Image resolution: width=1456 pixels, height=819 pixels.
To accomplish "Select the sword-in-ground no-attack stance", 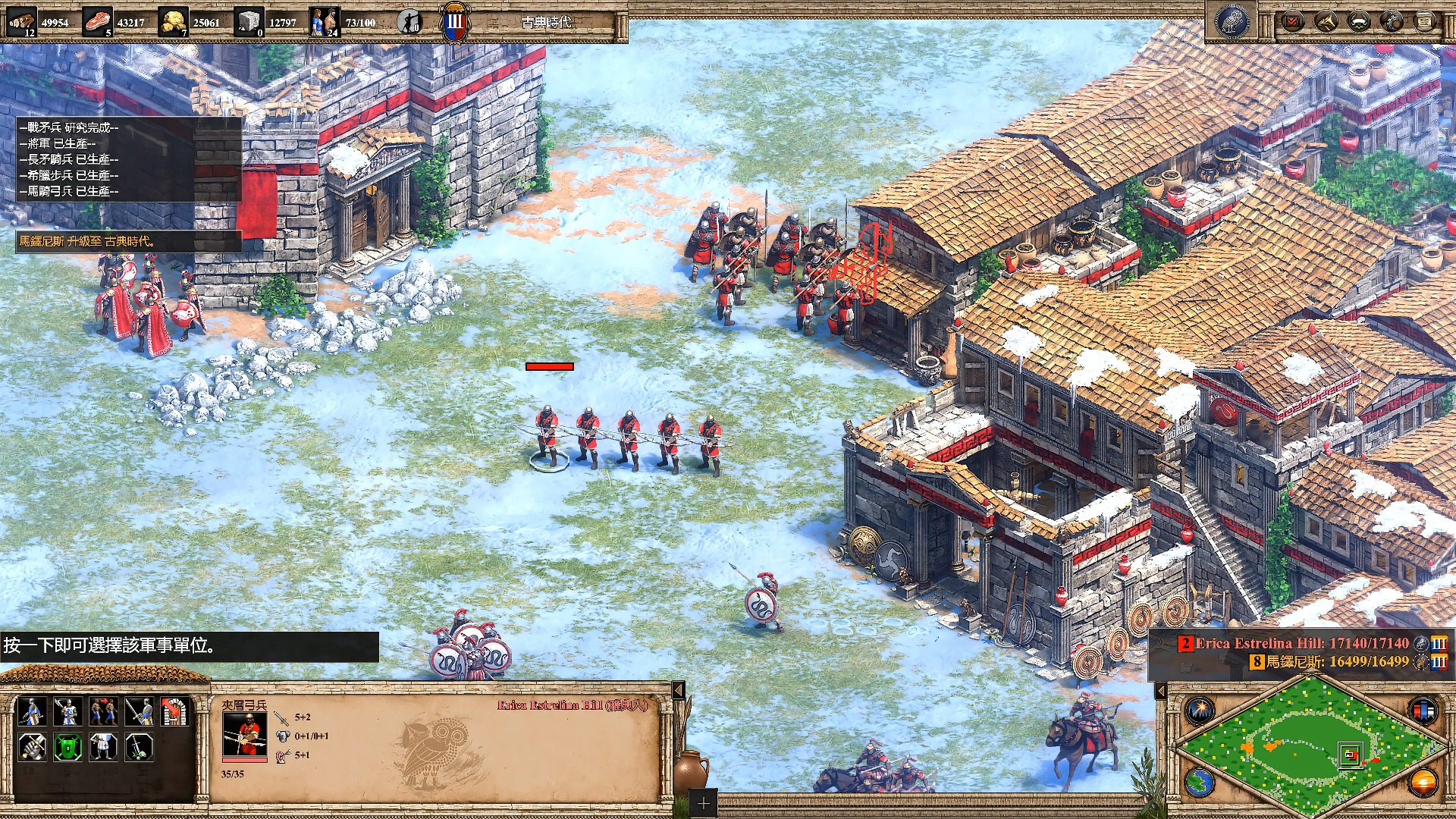I will 140,748.
